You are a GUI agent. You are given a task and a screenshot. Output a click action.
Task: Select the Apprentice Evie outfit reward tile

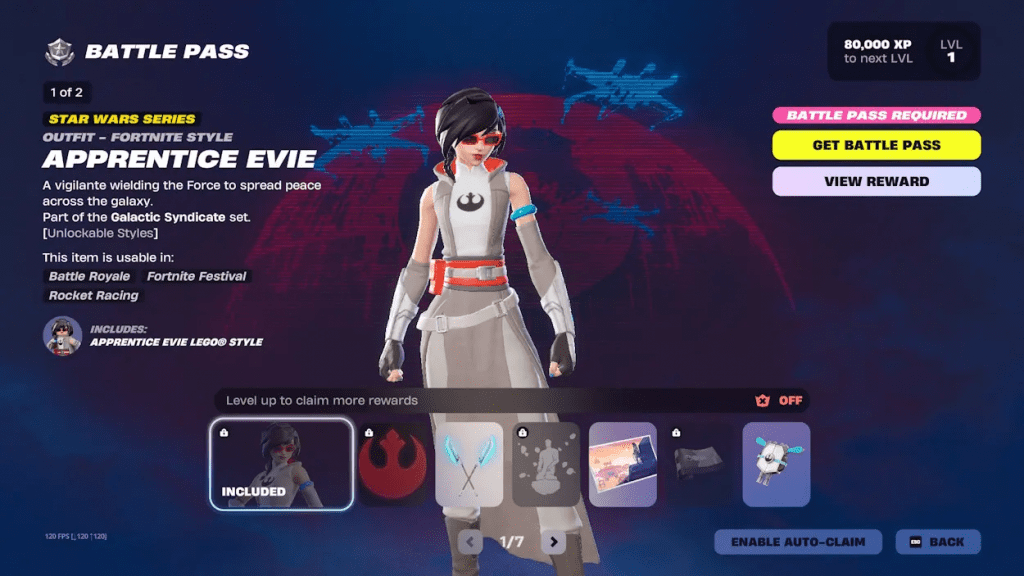click(281, 464)
